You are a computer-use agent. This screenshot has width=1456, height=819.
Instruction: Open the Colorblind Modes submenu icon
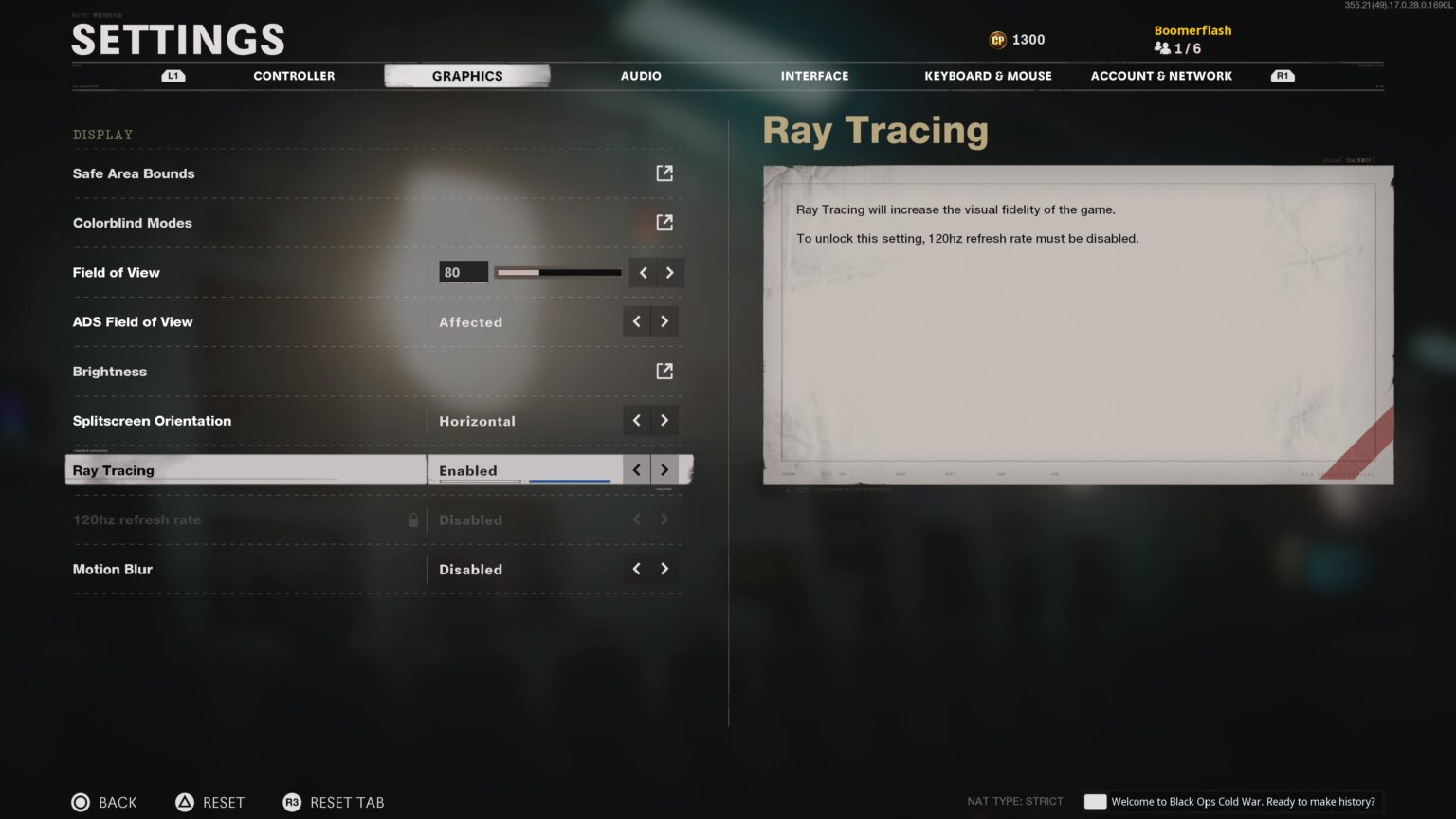point(664,222)
